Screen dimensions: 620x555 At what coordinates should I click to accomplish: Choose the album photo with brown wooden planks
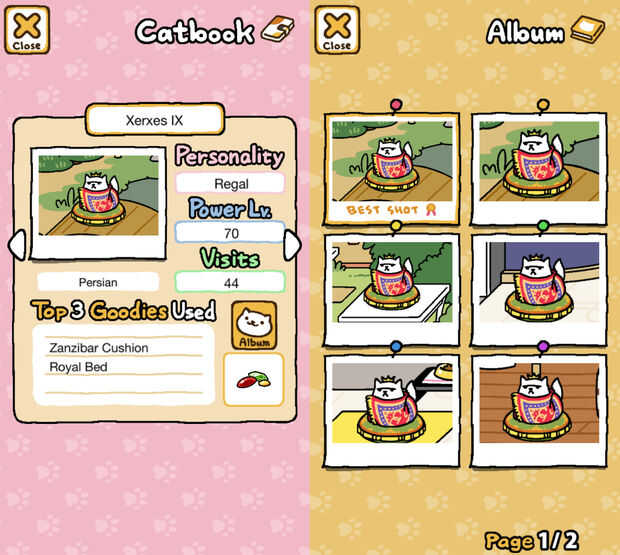pos(539,404)
